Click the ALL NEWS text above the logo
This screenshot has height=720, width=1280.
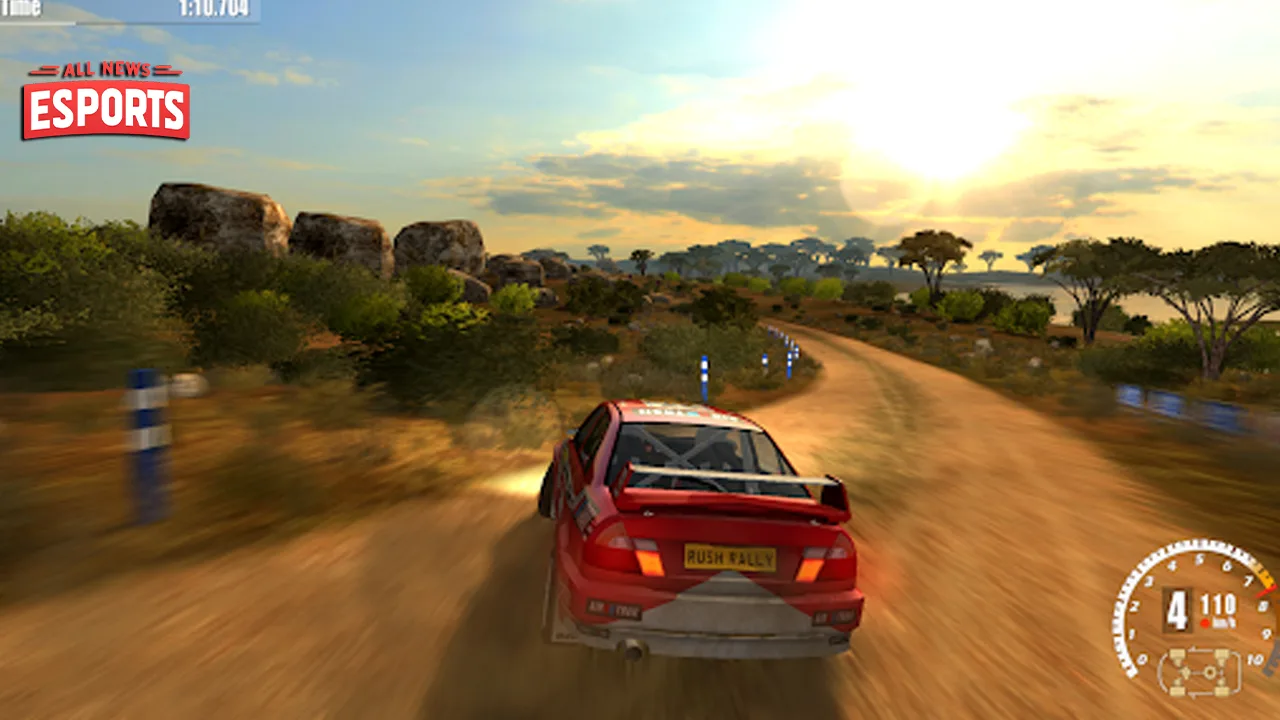coord(105,71)
